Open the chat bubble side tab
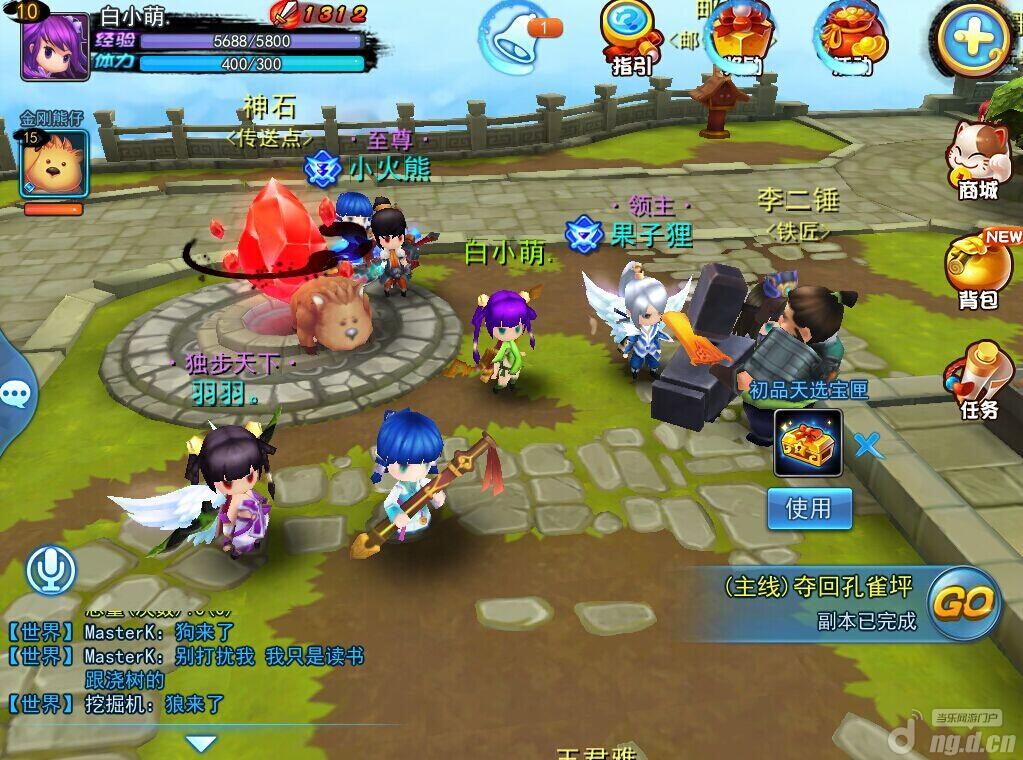Image resolution: width=1023 pixels, height=760 pixels. (x=14, y=393)
